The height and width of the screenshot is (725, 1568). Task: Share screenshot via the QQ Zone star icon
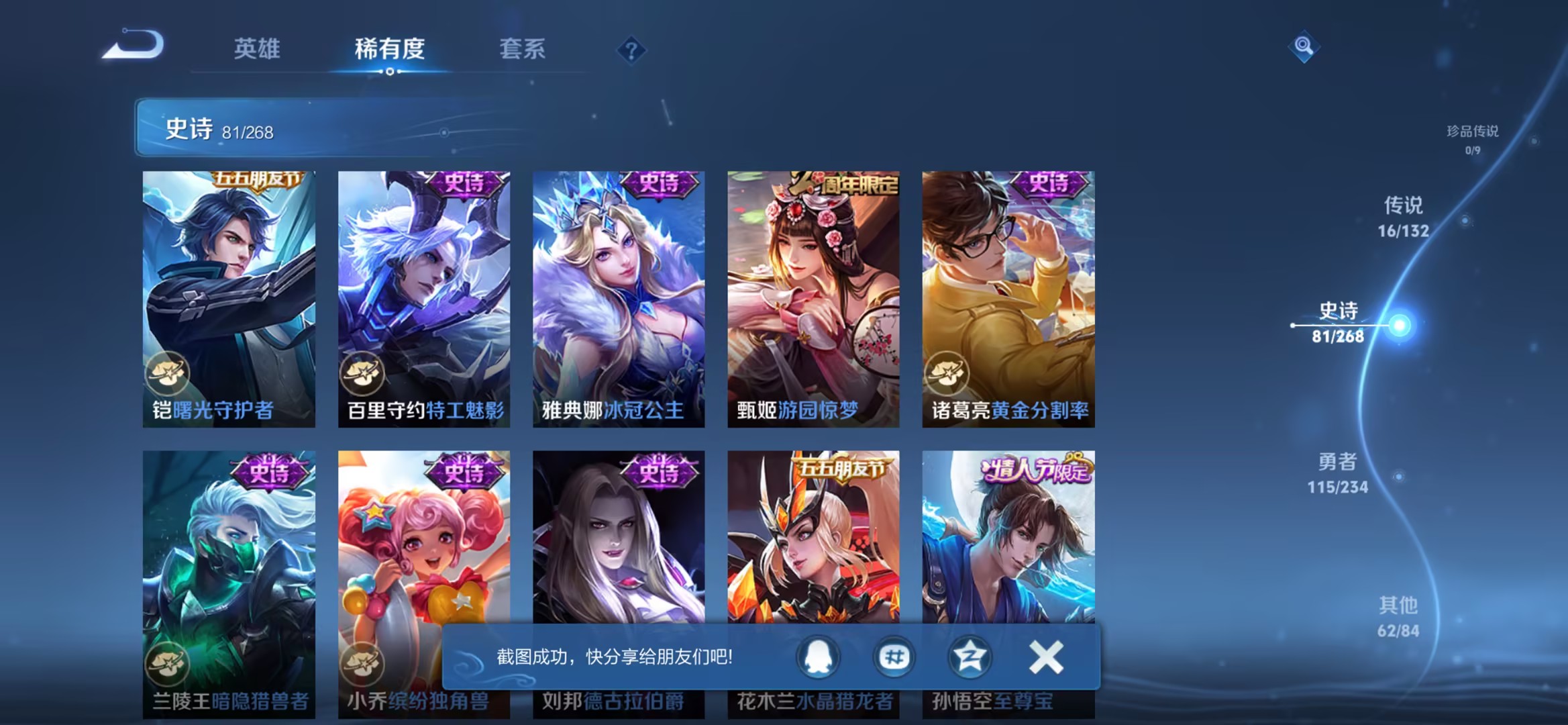click(970, 658)
